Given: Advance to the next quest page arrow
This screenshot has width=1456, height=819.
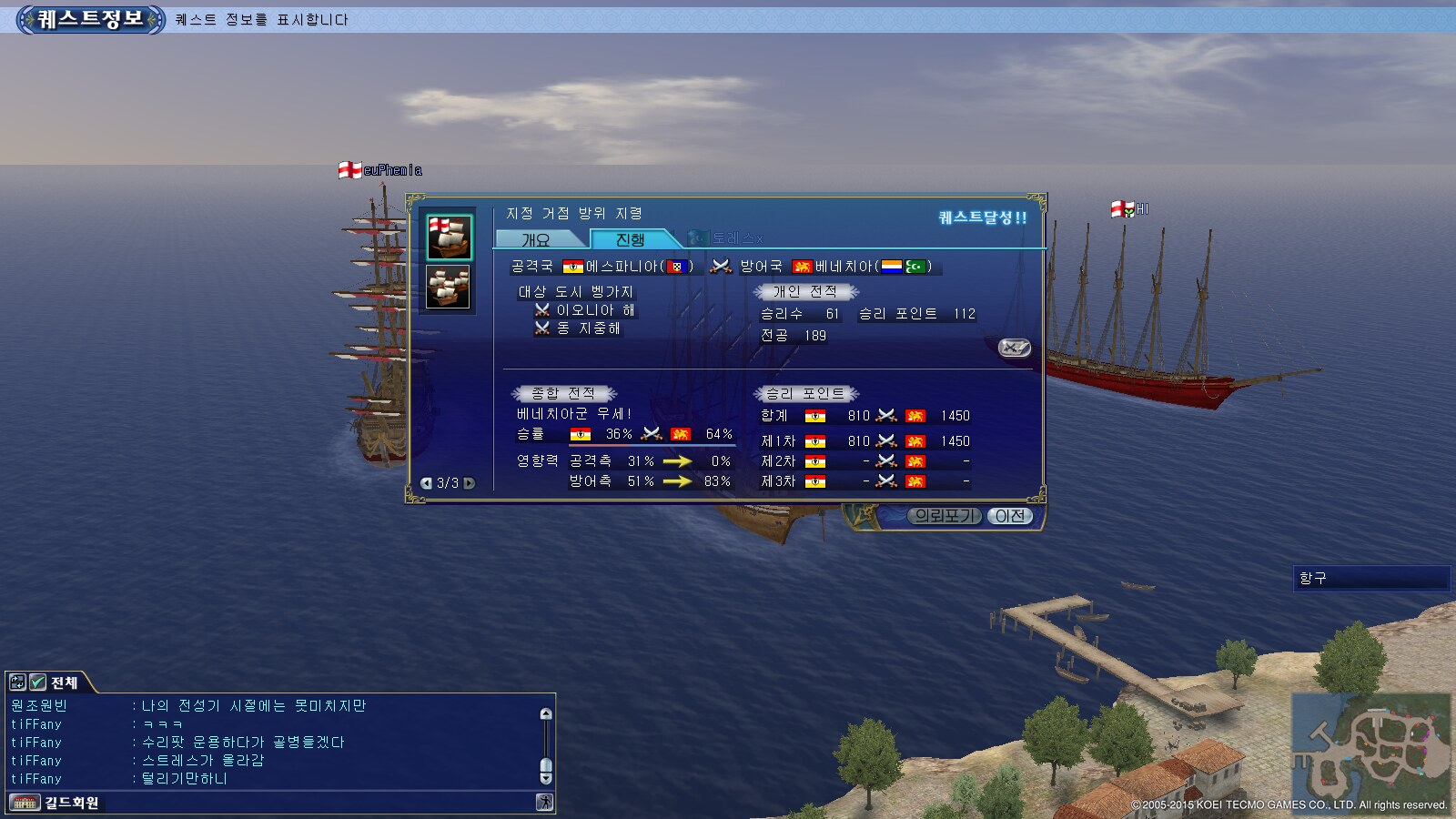Looking at the screenshot, I should [470, 483].
